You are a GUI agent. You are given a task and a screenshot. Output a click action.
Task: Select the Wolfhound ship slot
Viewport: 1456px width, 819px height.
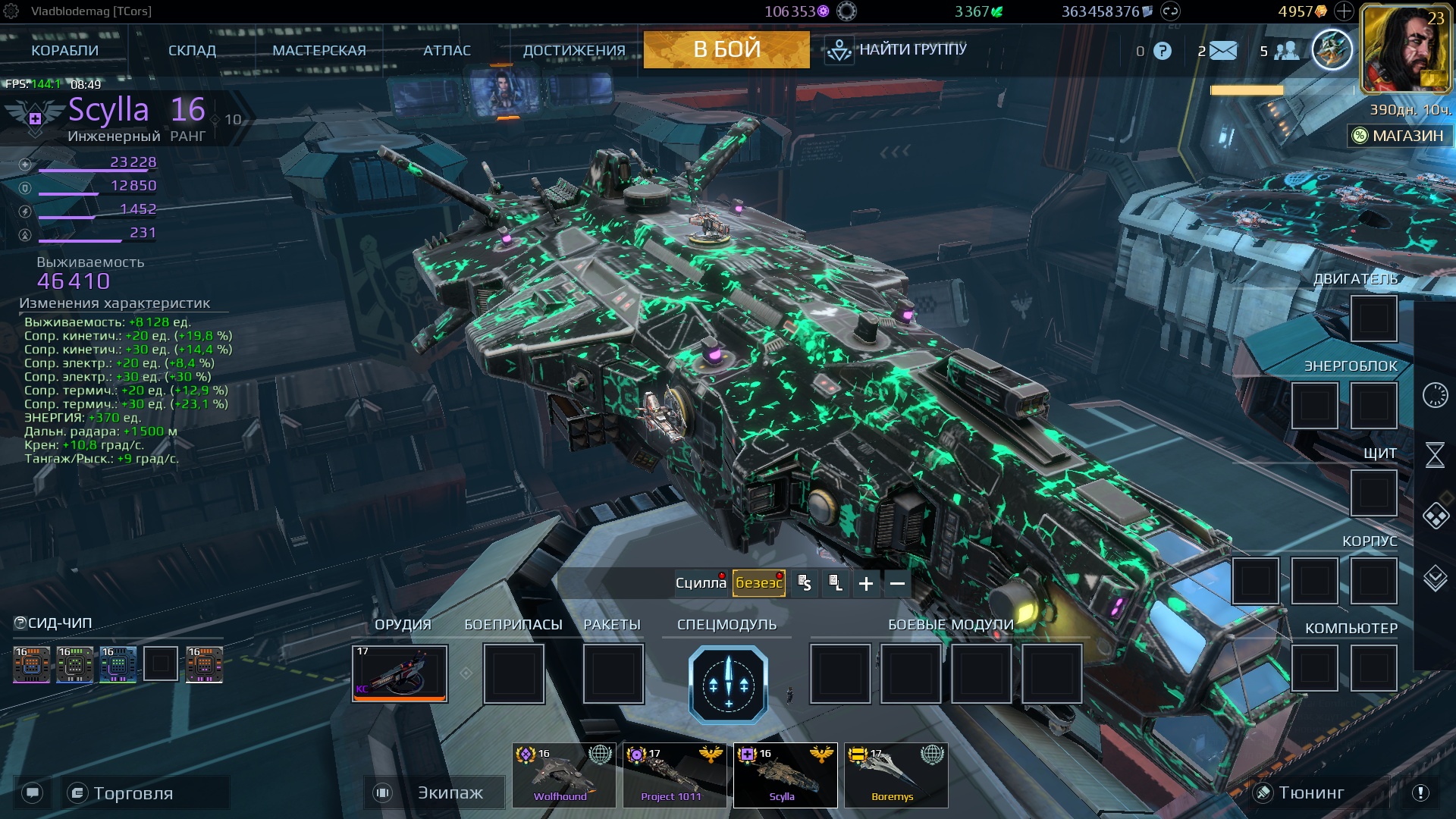pyautogui.click(x=560, y=775)
